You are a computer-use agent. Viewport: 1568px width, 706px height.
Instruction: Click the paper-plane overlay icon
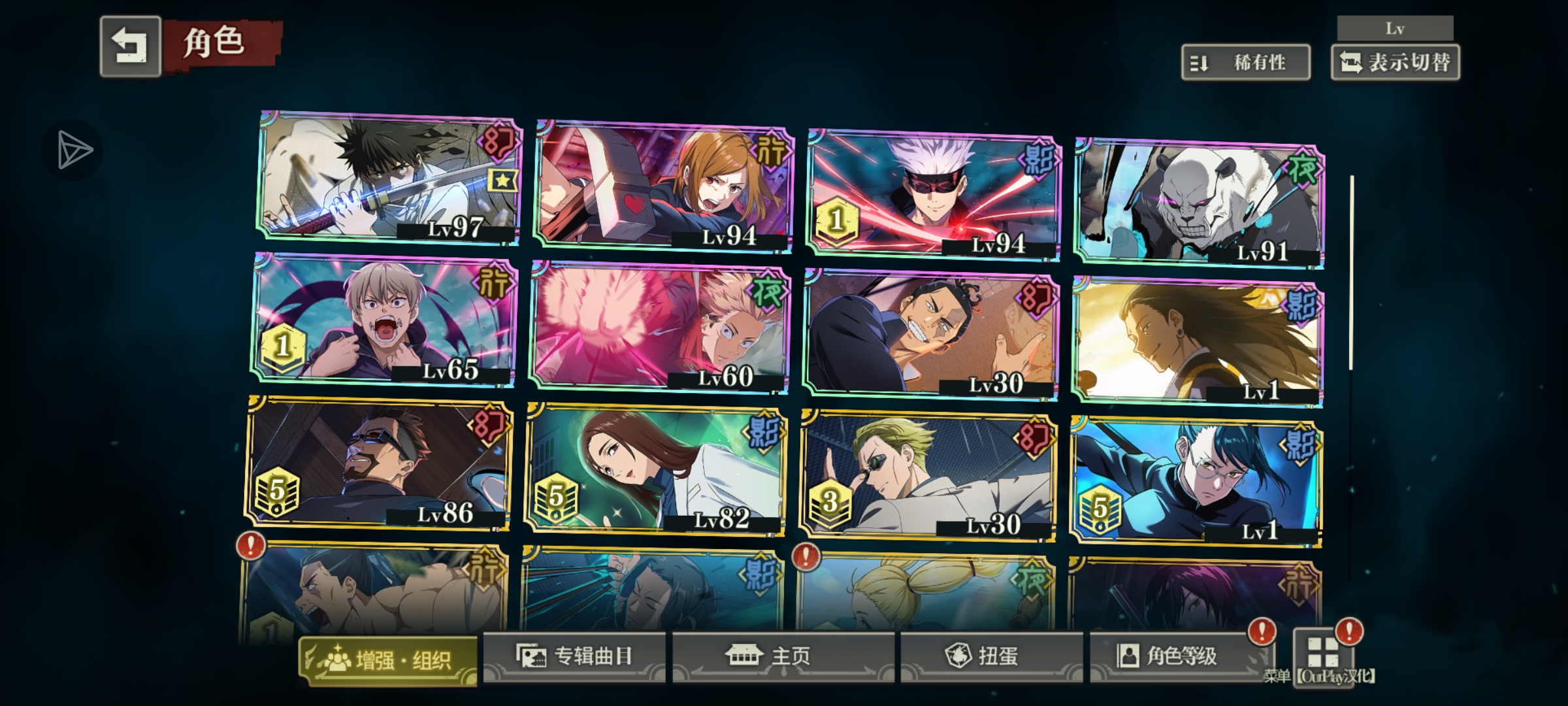(73, 150)
